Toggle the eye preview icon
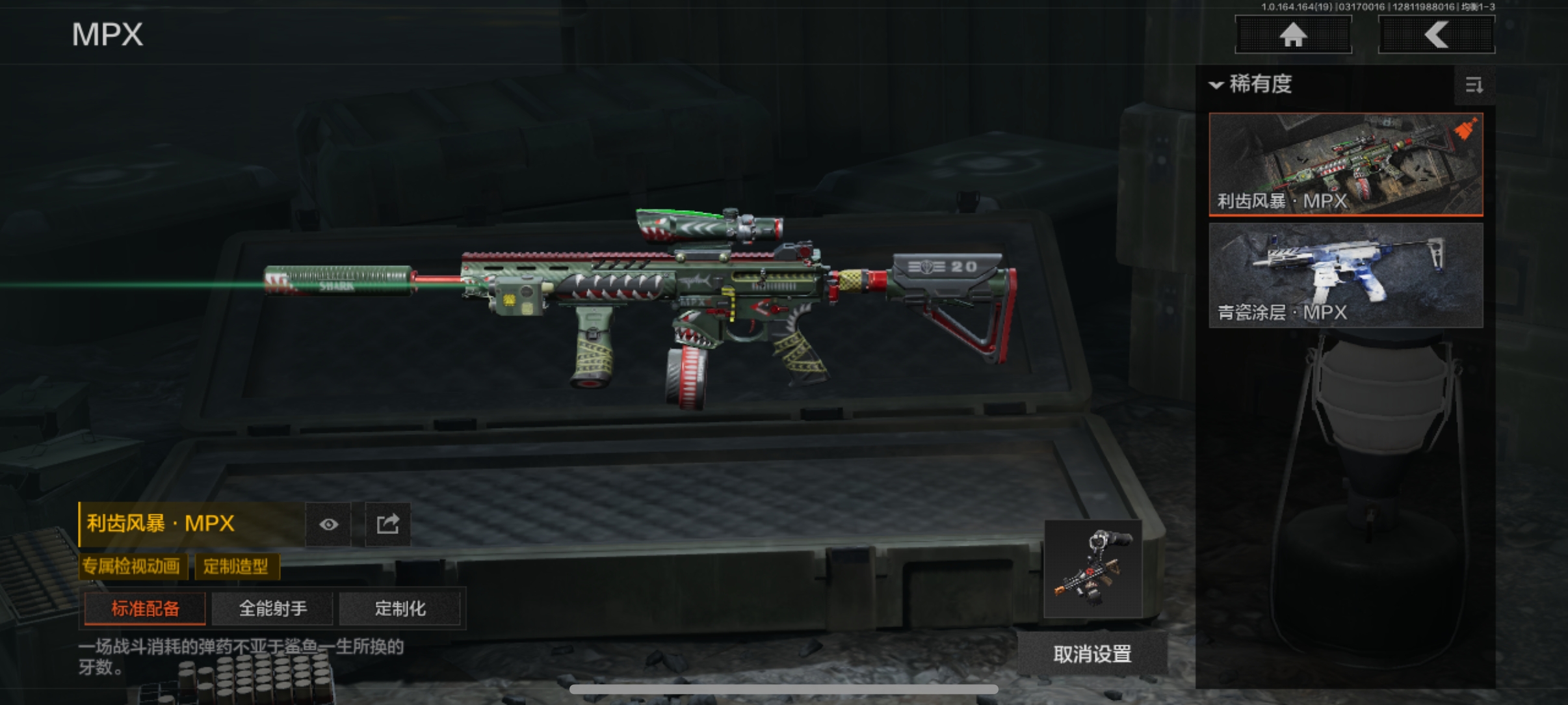This screenshot has height=705, width=1568. point(328,524)
